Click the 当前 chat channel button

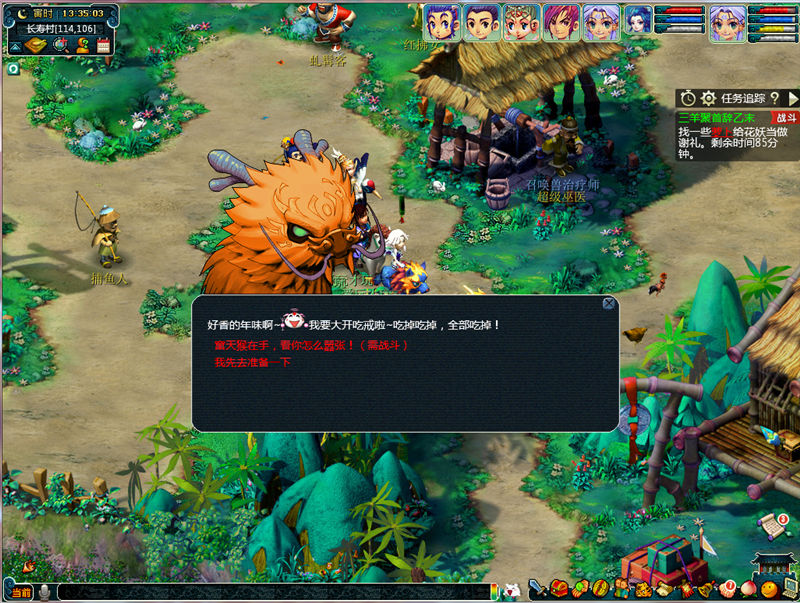[x=18, y=592]
